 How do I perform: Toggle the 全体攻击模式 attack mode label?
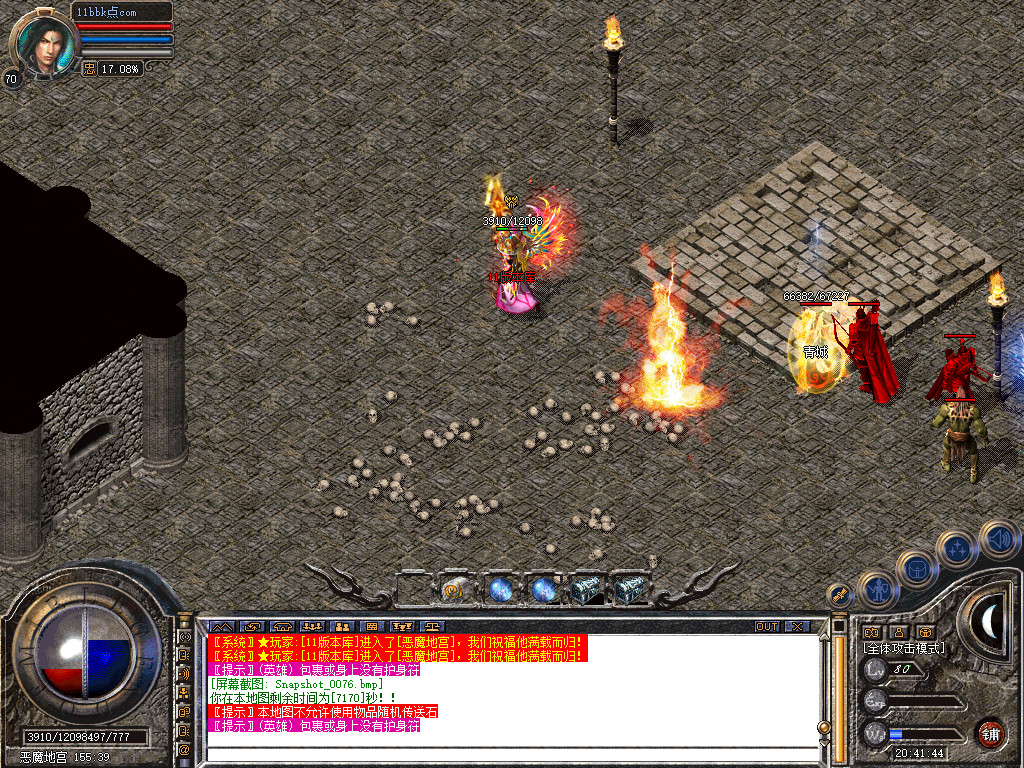pyautogui.click(x=904, y=648)
